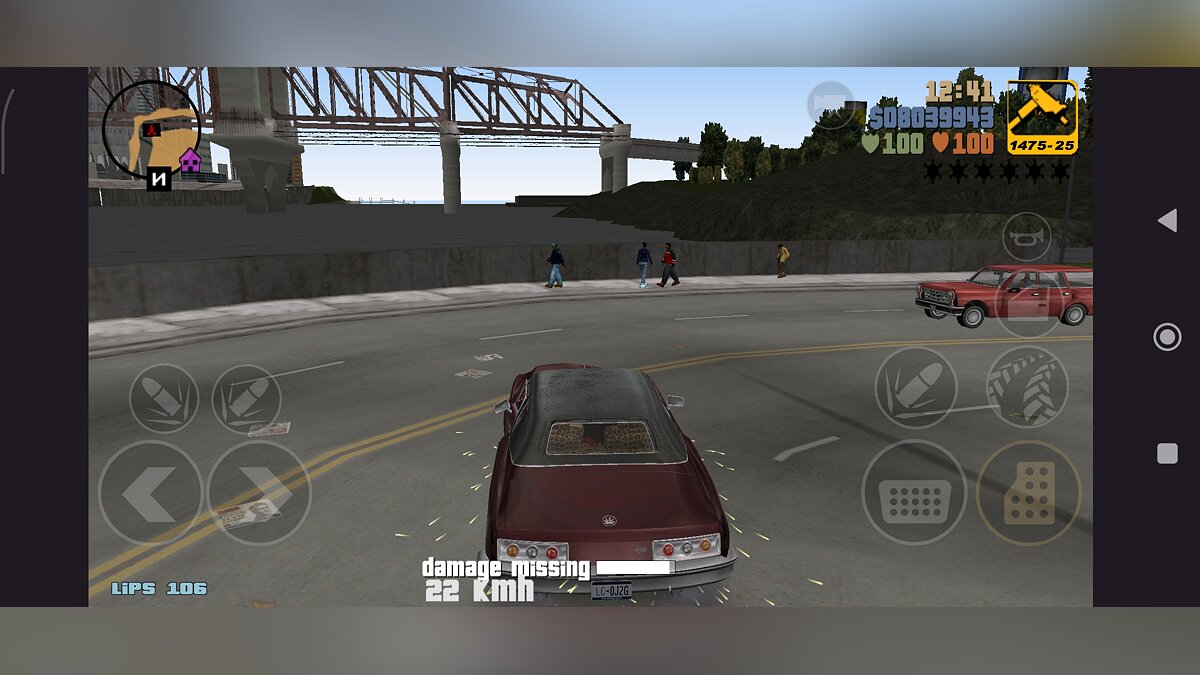Tap the Android home circle button
Viewport: 1200px width, 675px height.
(x=1167, y=337)
